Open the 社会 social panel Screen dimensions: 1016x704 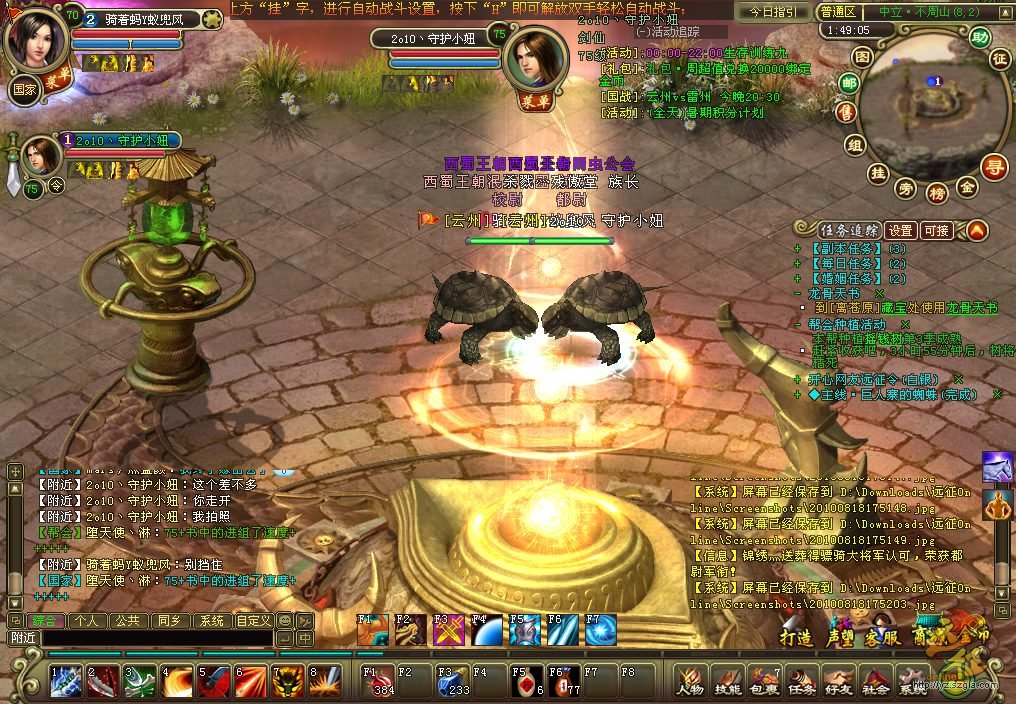875,681
